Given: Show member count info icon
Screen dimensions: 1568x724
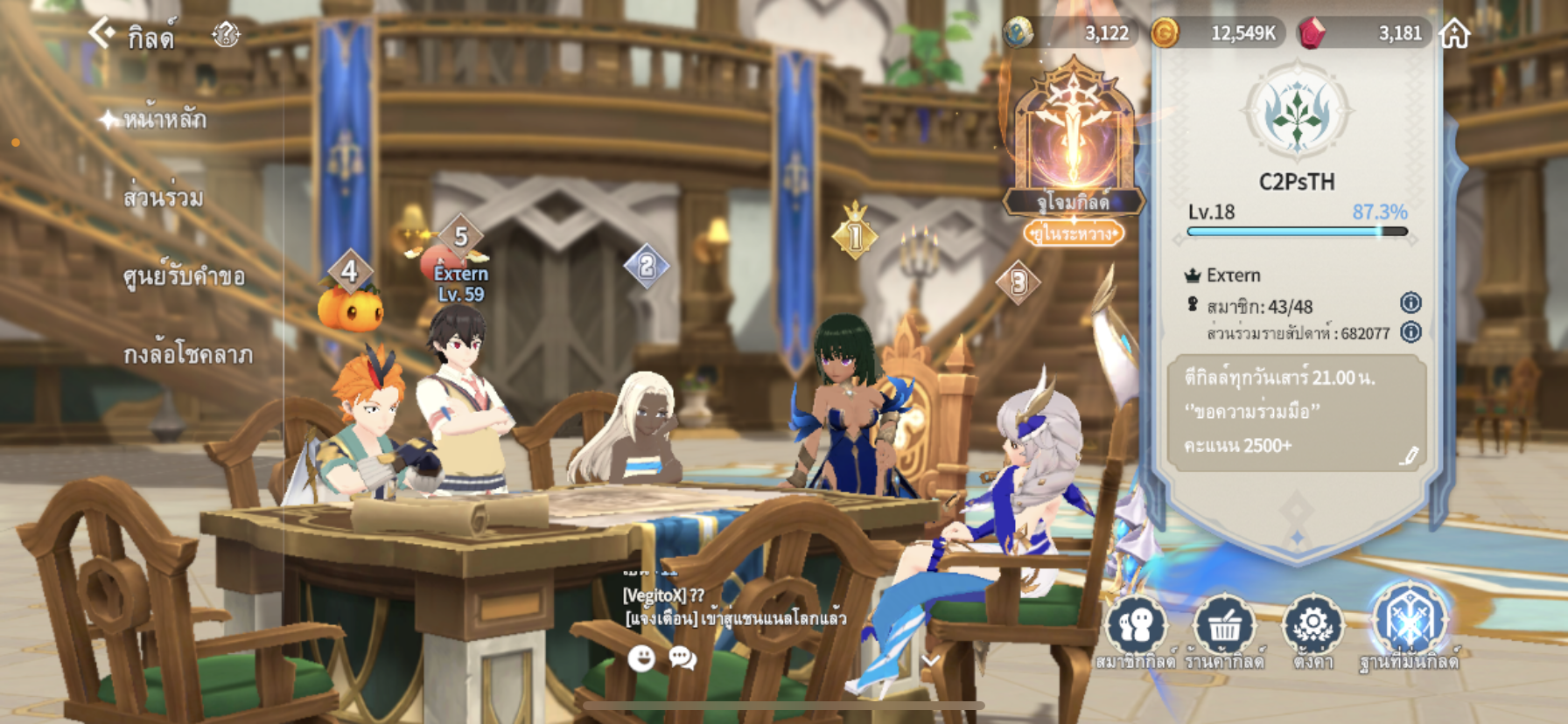Looking at the screenshot, I should coord(1410,303).
